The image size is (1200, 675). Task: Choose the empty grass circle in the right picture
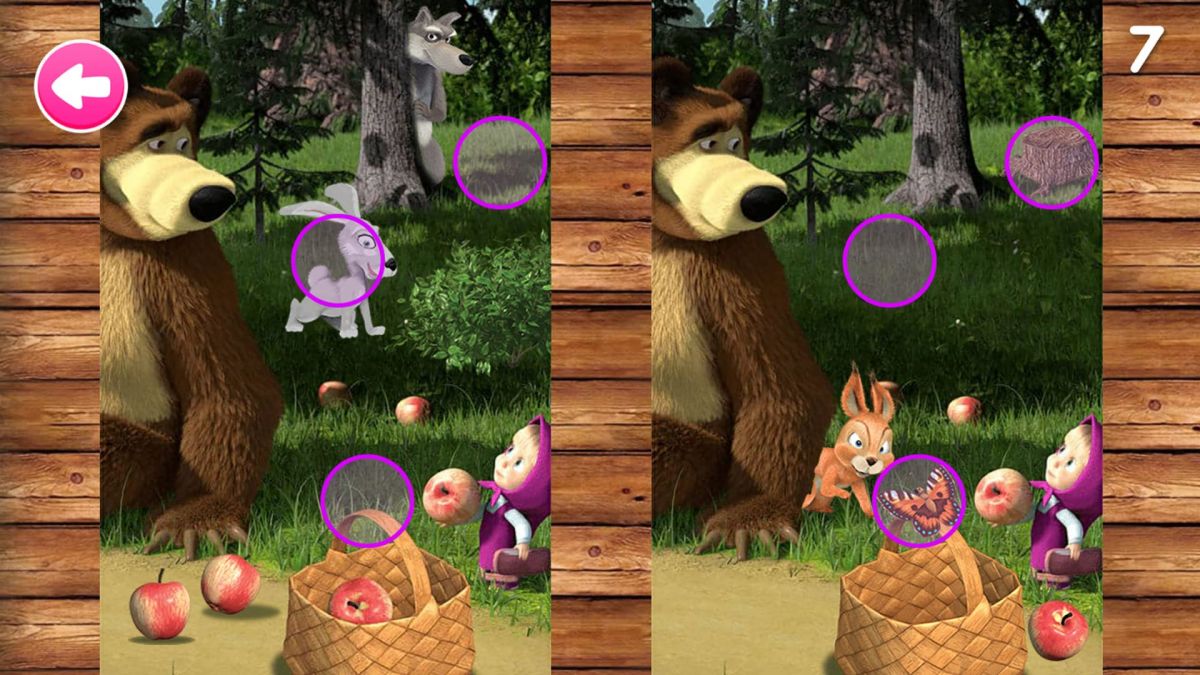point(889,260)
